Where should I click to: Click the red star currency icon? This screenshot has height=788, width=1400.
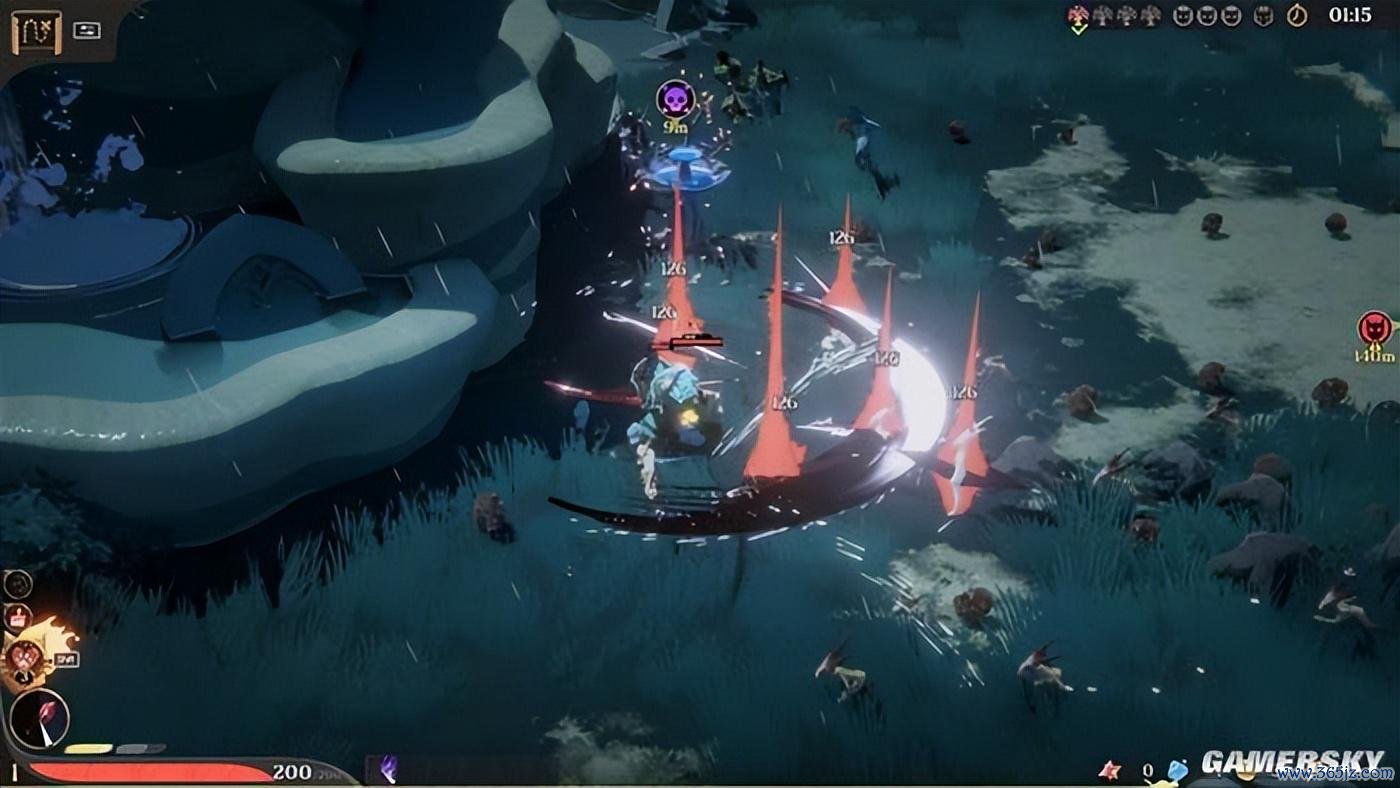[1109, 769]
